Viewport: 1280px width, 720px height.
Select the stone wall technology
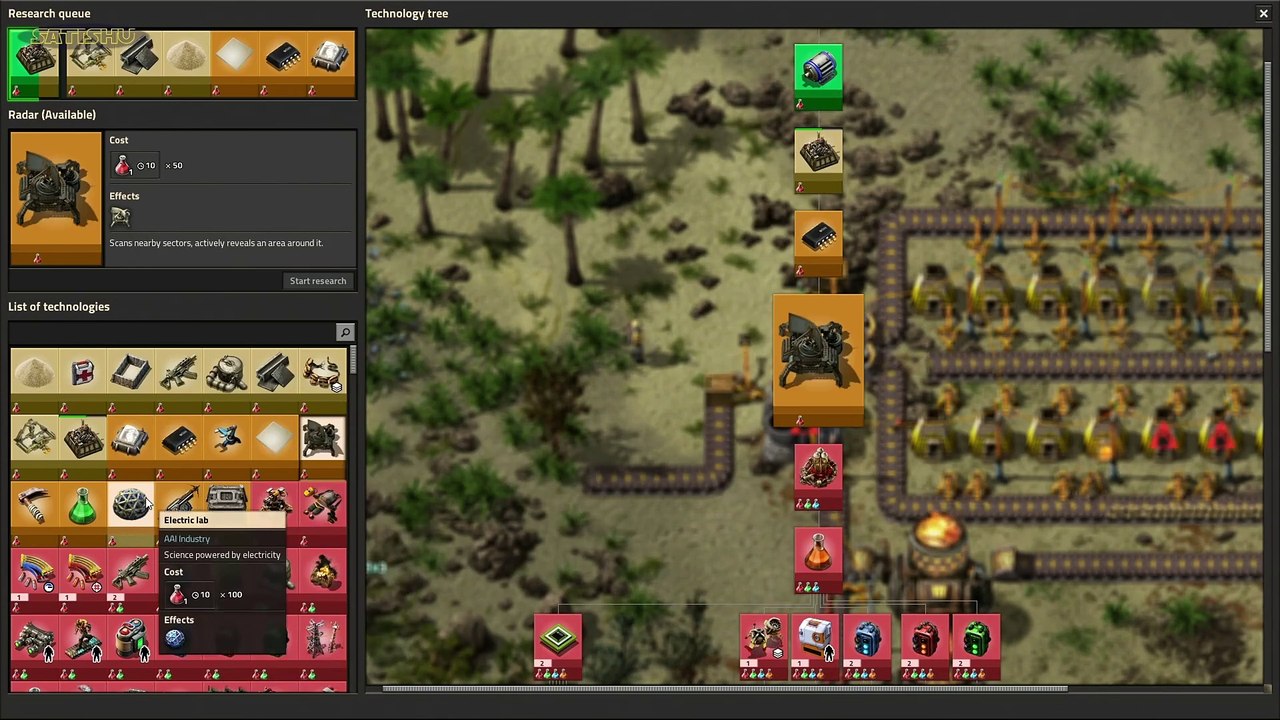click(x=131, y=373)
